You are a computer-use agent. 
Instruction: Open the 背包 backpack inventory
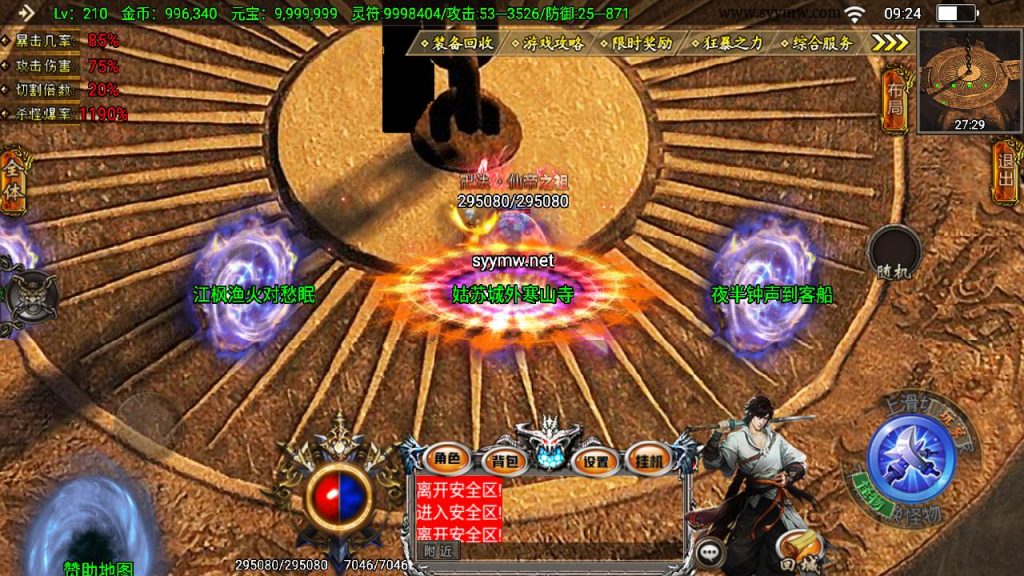pyautogui.click(x=501, y=460)
